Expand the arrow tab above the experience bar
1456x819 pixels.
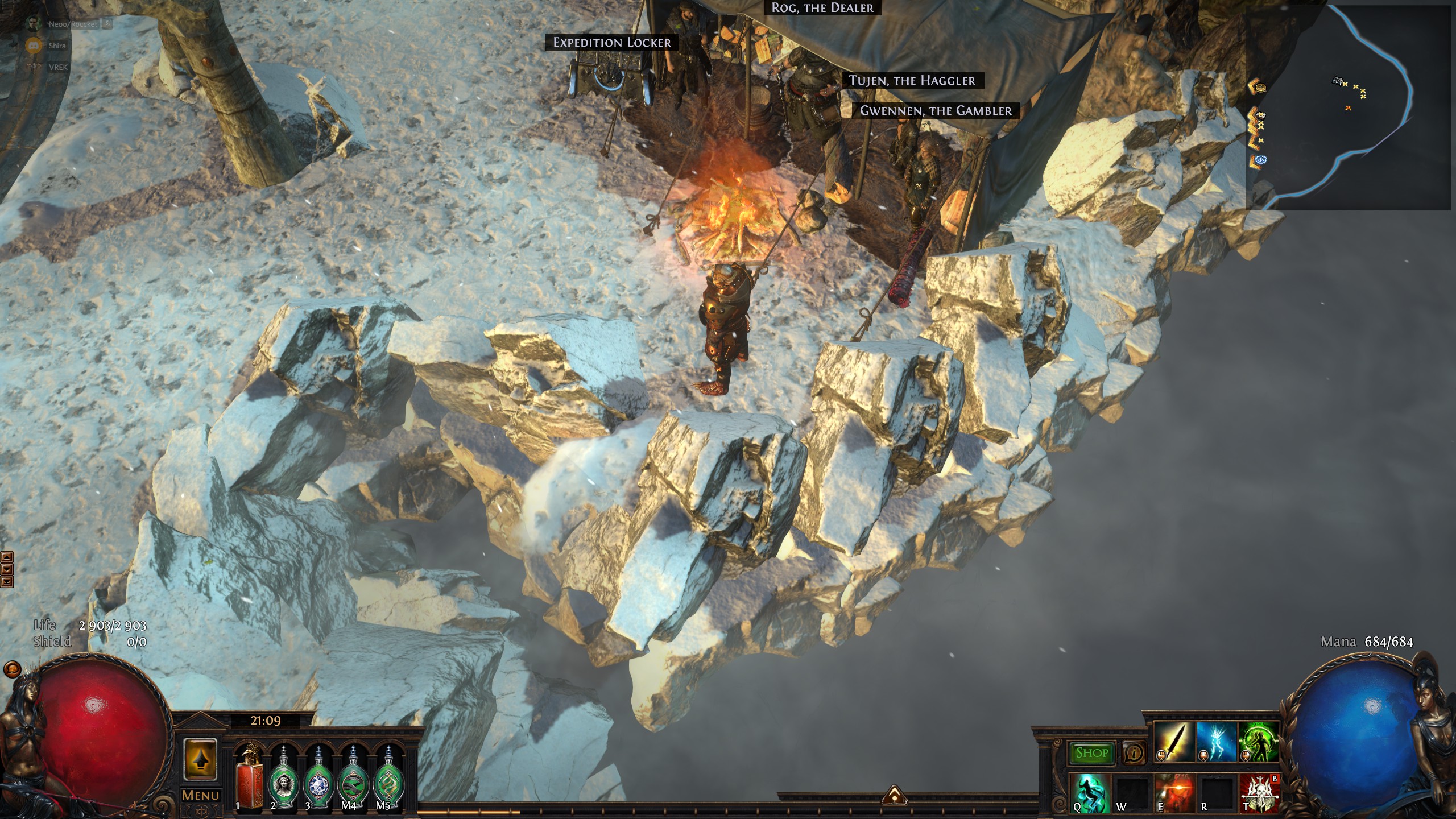[x=894, y=795]
